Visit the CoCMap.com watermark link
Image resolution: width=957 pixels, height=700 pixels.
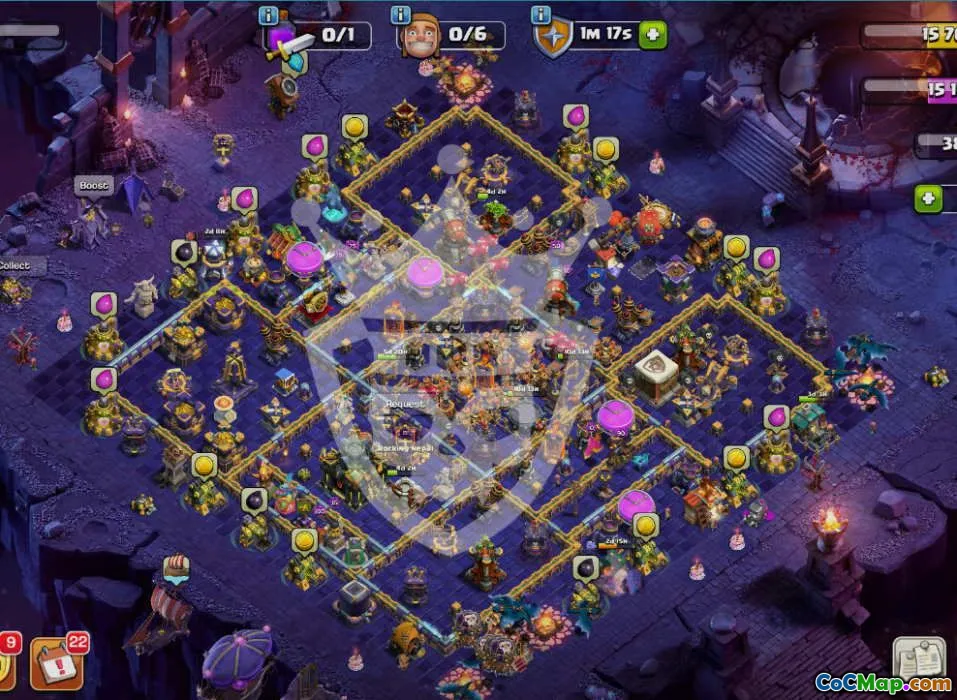pyautogui.click(x=883, y=684)
